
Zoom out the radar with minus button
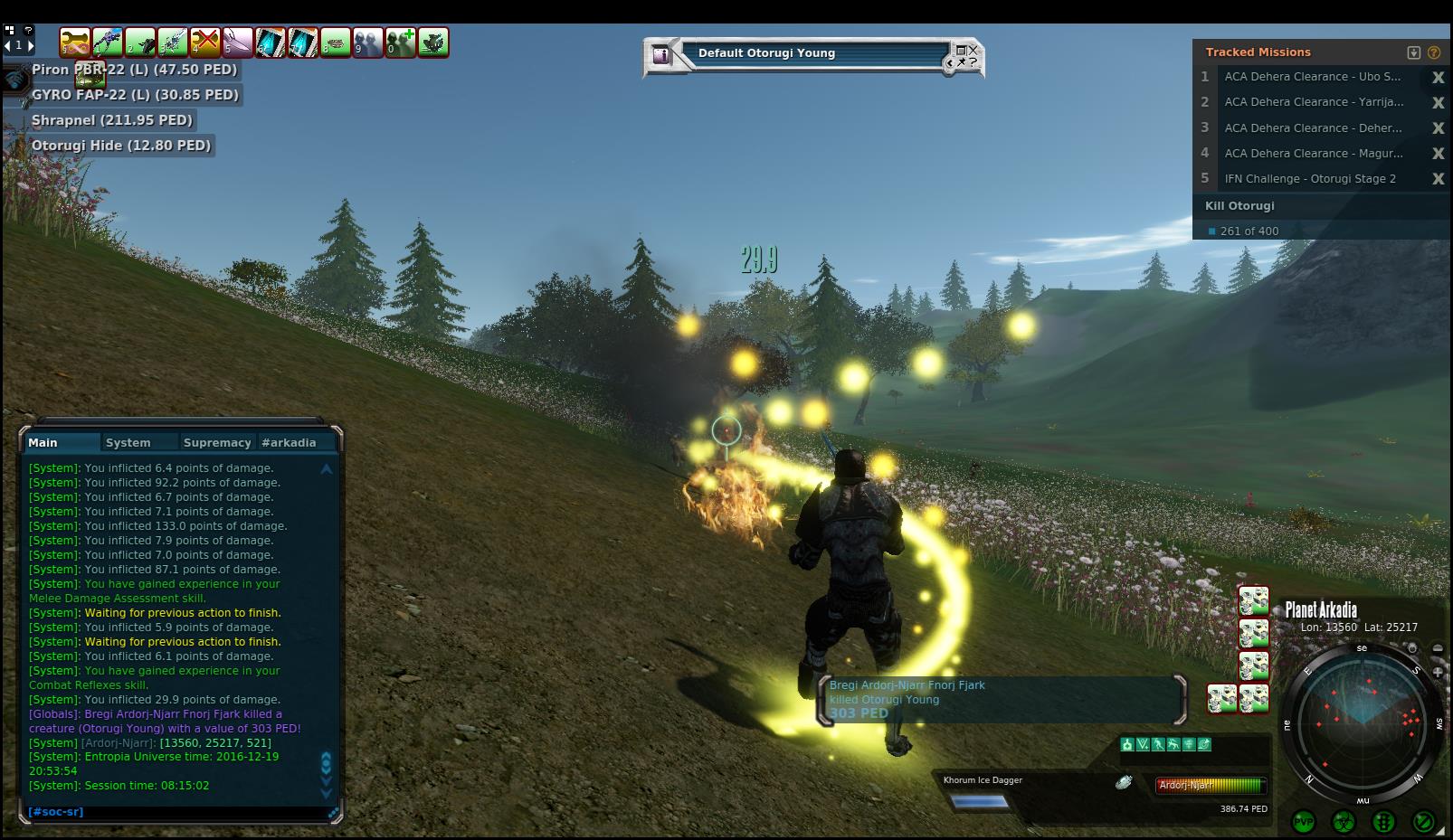(1438, 648)
